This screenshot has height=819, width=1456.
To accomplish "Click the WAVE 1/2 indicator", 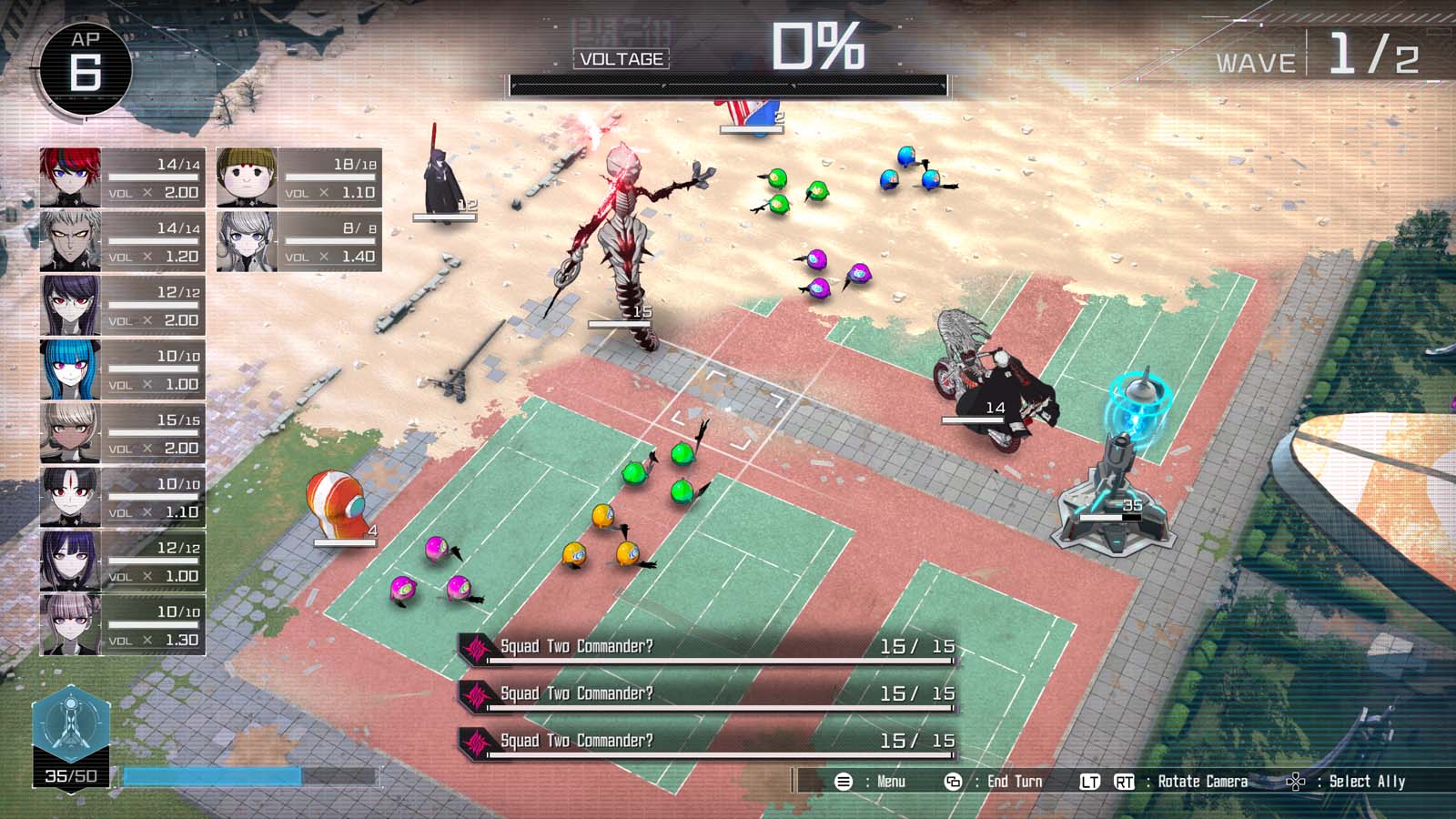I will [x=1319, y=56].
